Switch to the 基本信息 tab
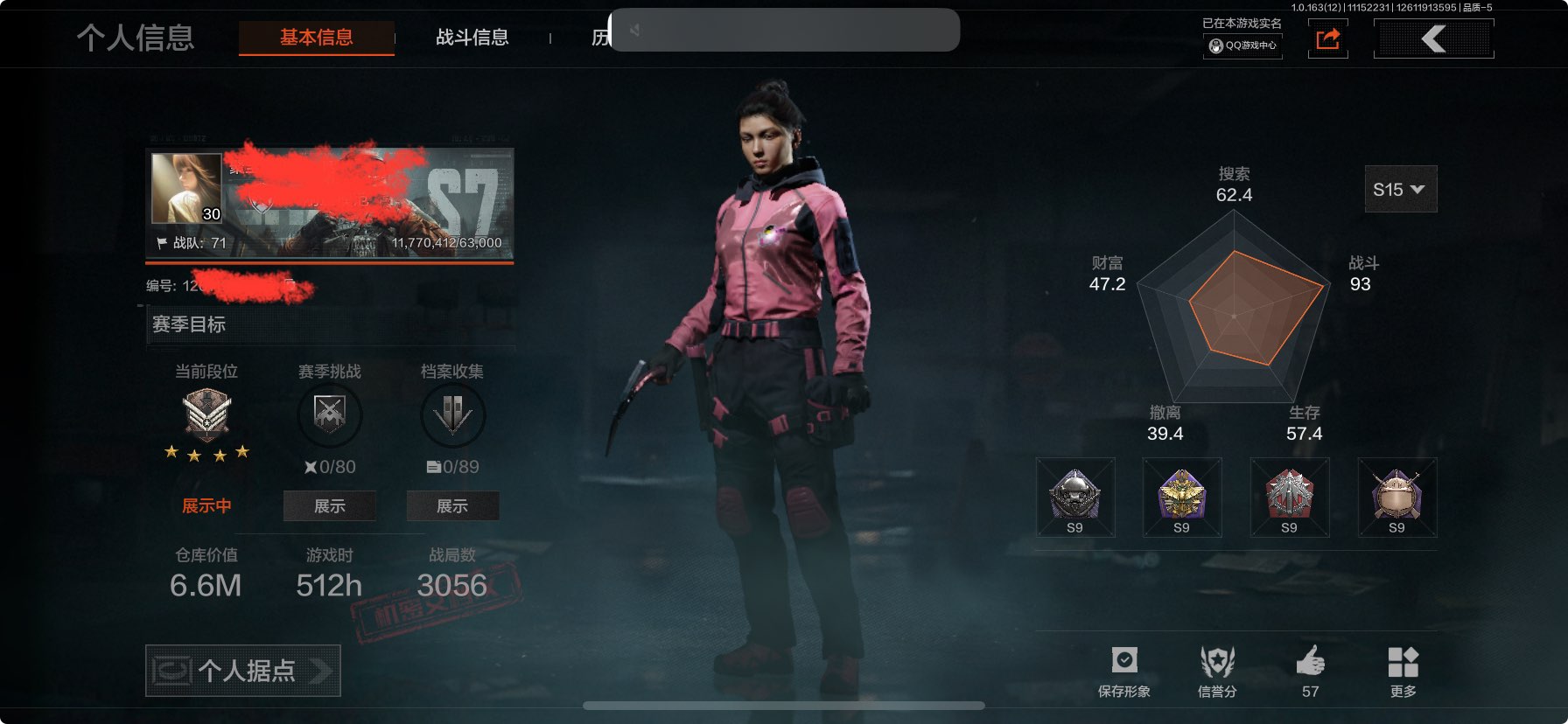Image resolution: width=1568 pixels, height=724 pixels. point(316,38)
